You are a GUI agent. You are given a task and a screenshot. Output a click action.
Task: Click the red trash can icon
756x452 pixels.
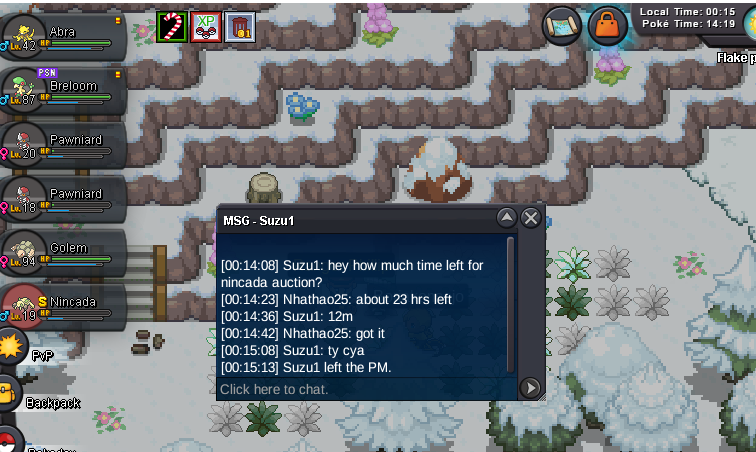240,26
